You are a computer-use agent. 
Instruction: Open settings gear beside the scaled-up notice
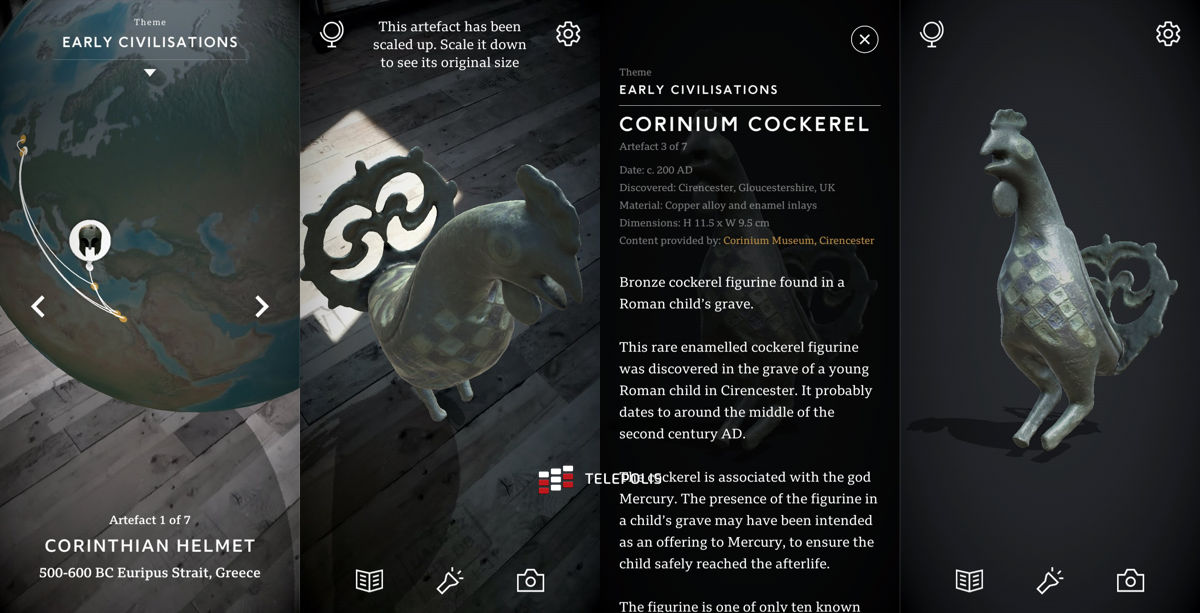(568, 34)
